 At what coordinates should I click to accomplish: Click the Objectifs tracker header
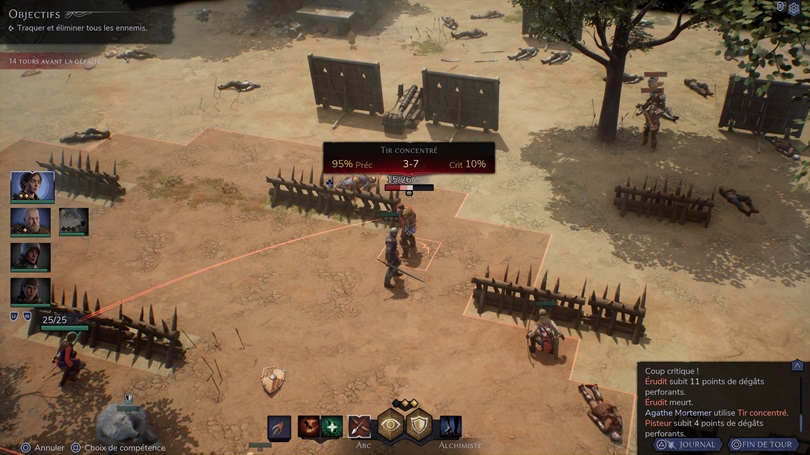35,14
